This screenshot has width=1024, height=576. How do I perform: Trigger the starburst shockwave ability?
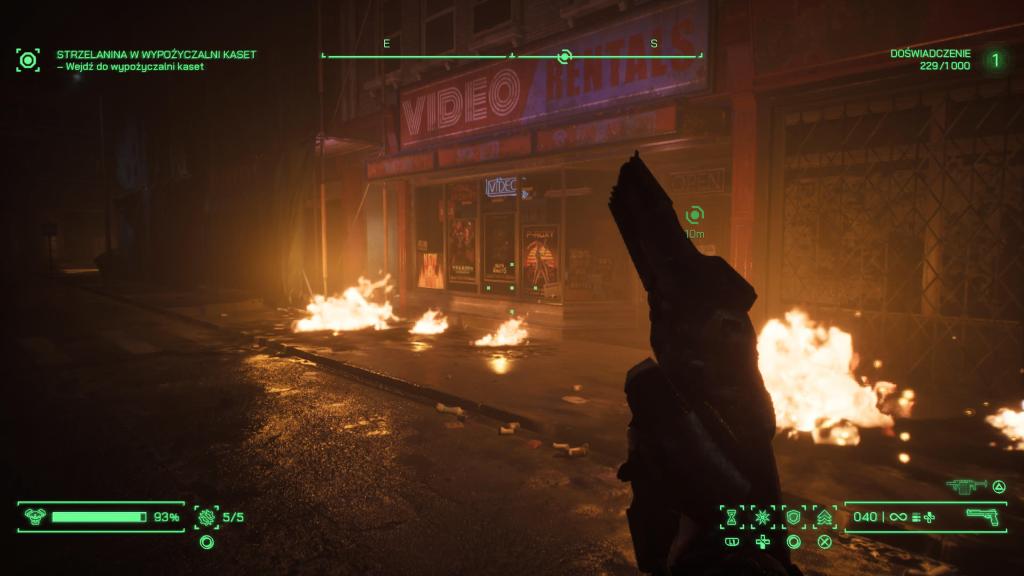pos(763,517)
